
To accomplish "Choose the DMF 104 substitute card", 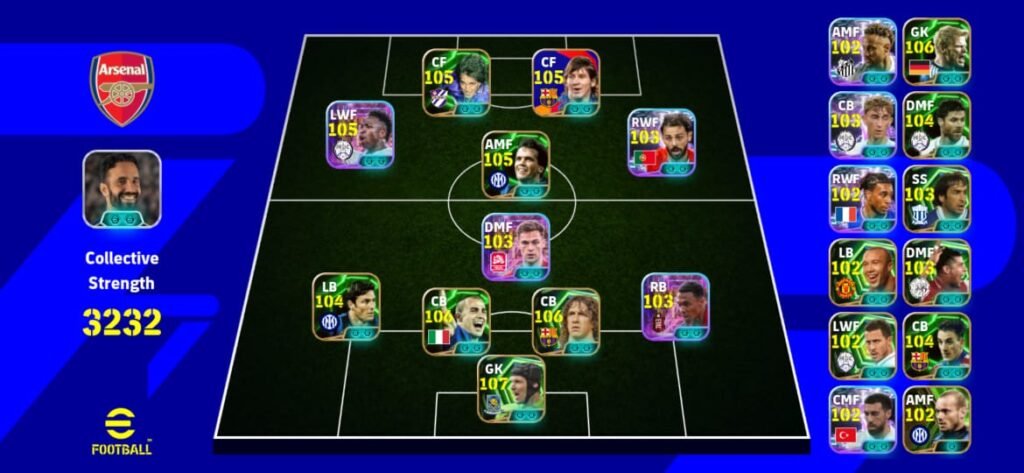I will click(936, 125).
